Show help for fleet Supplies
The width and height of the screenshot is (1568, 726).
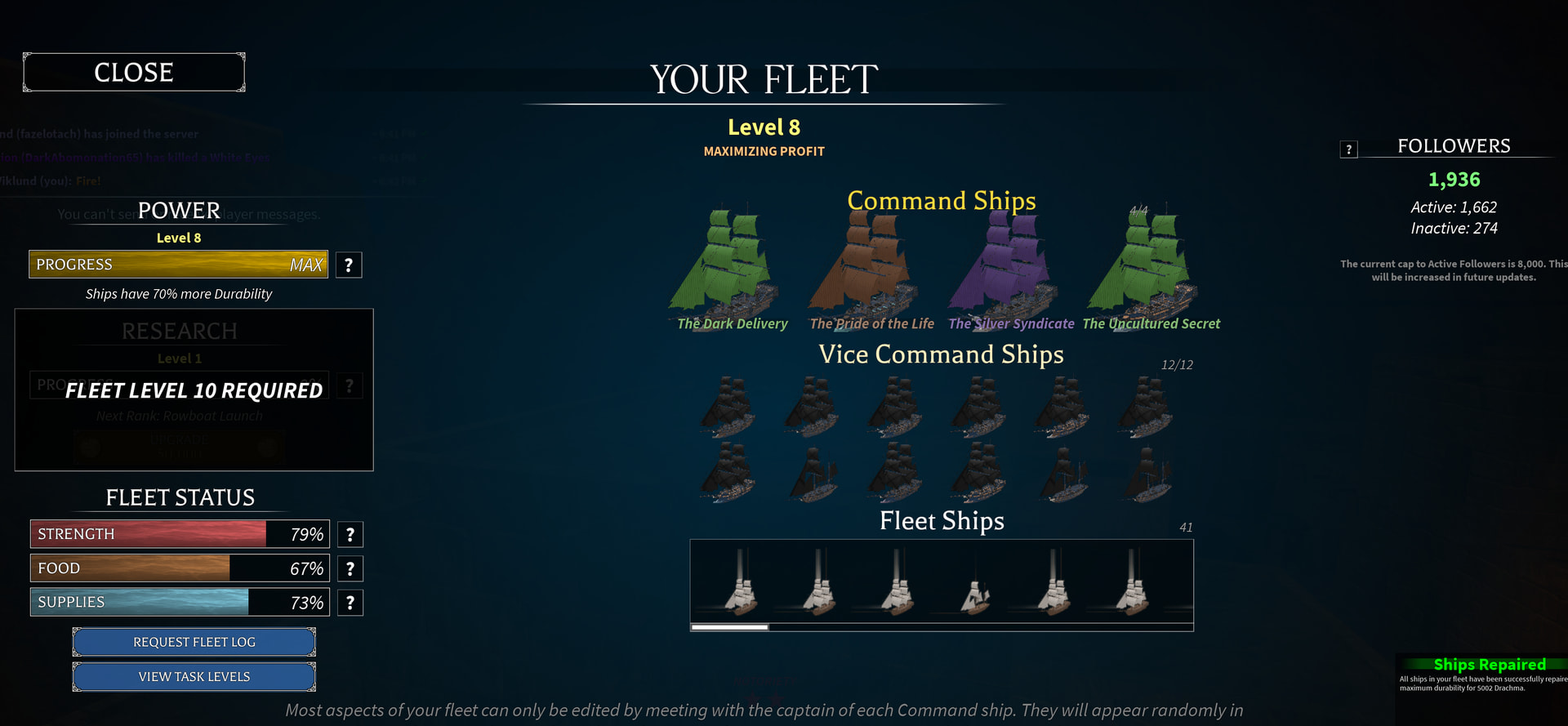[x=350, y=603]
